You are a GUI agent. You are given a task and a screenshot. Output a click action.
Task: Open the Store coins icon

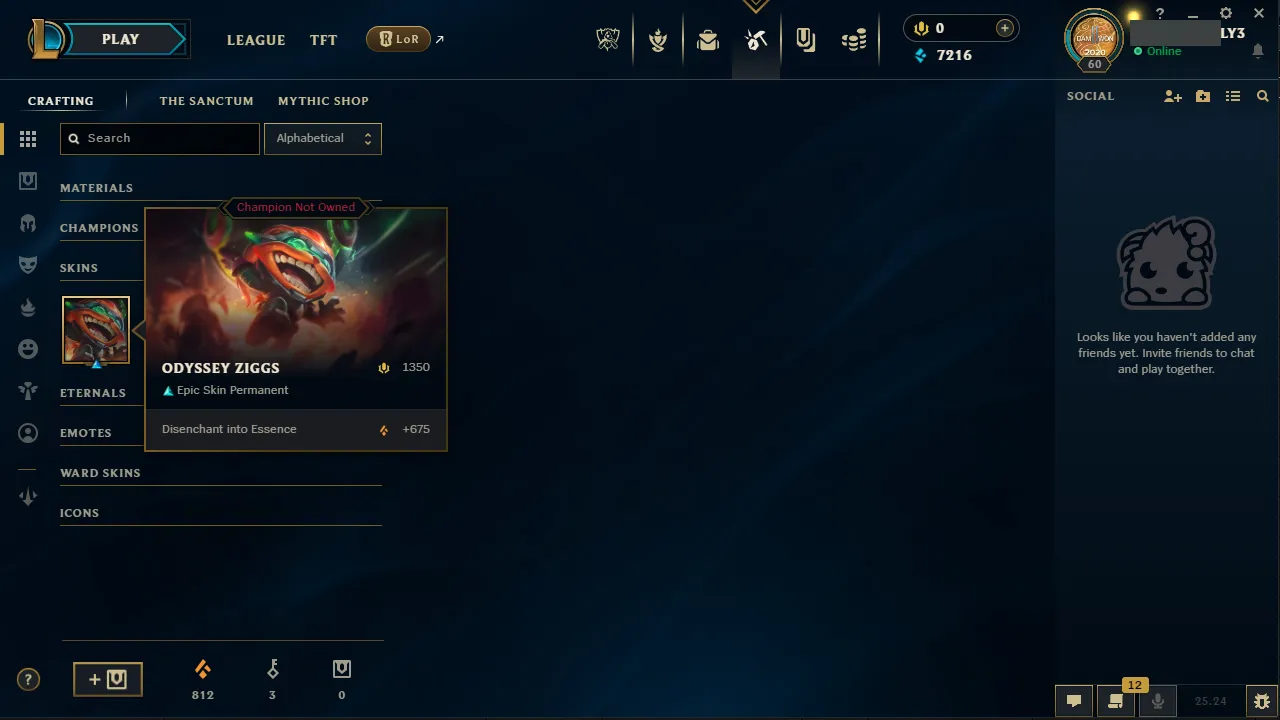pos(854,39)
